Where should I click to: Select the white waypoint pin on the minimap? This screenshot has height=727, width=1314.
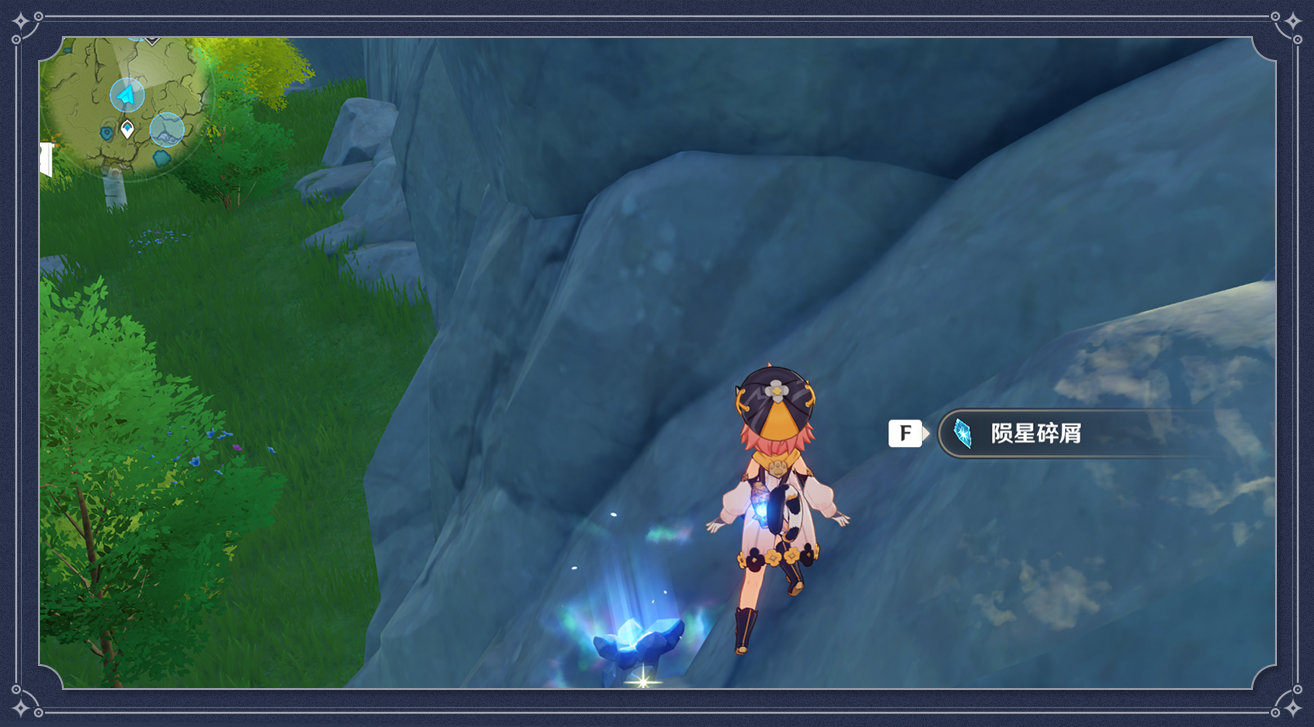127,129
